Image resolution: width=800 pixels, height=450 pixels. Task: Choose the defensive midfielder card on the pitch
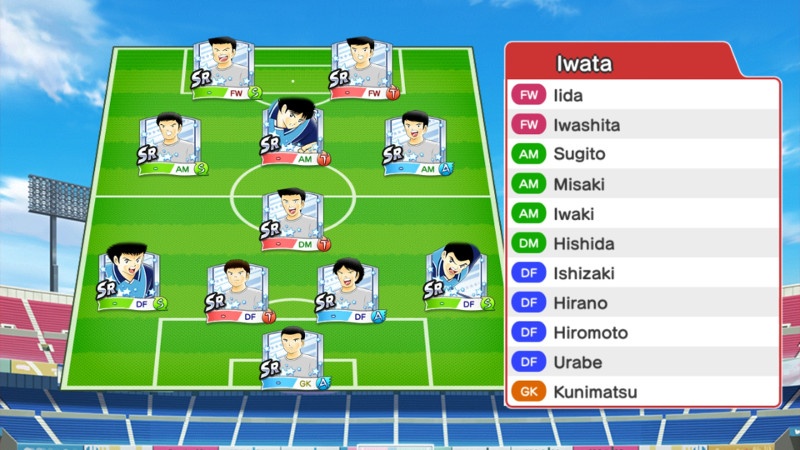pos(294,220)
